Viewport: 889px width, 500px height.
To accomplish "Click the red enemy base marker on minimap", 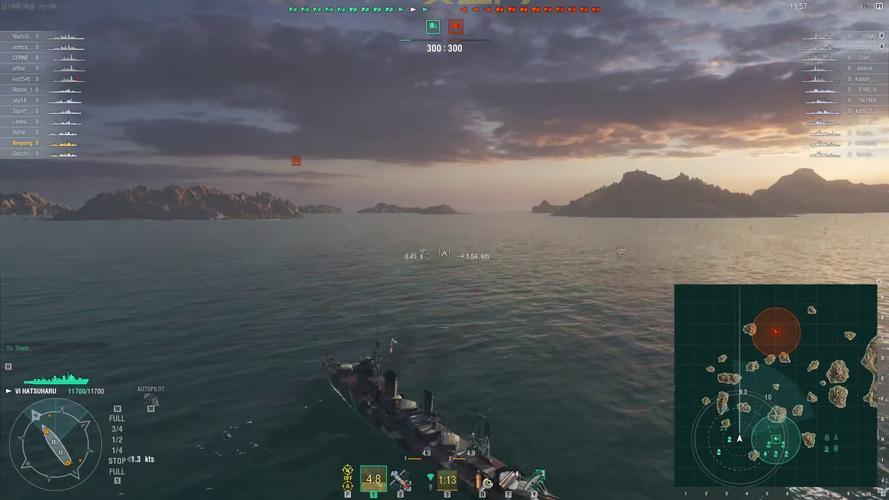I will pos(775,330).
